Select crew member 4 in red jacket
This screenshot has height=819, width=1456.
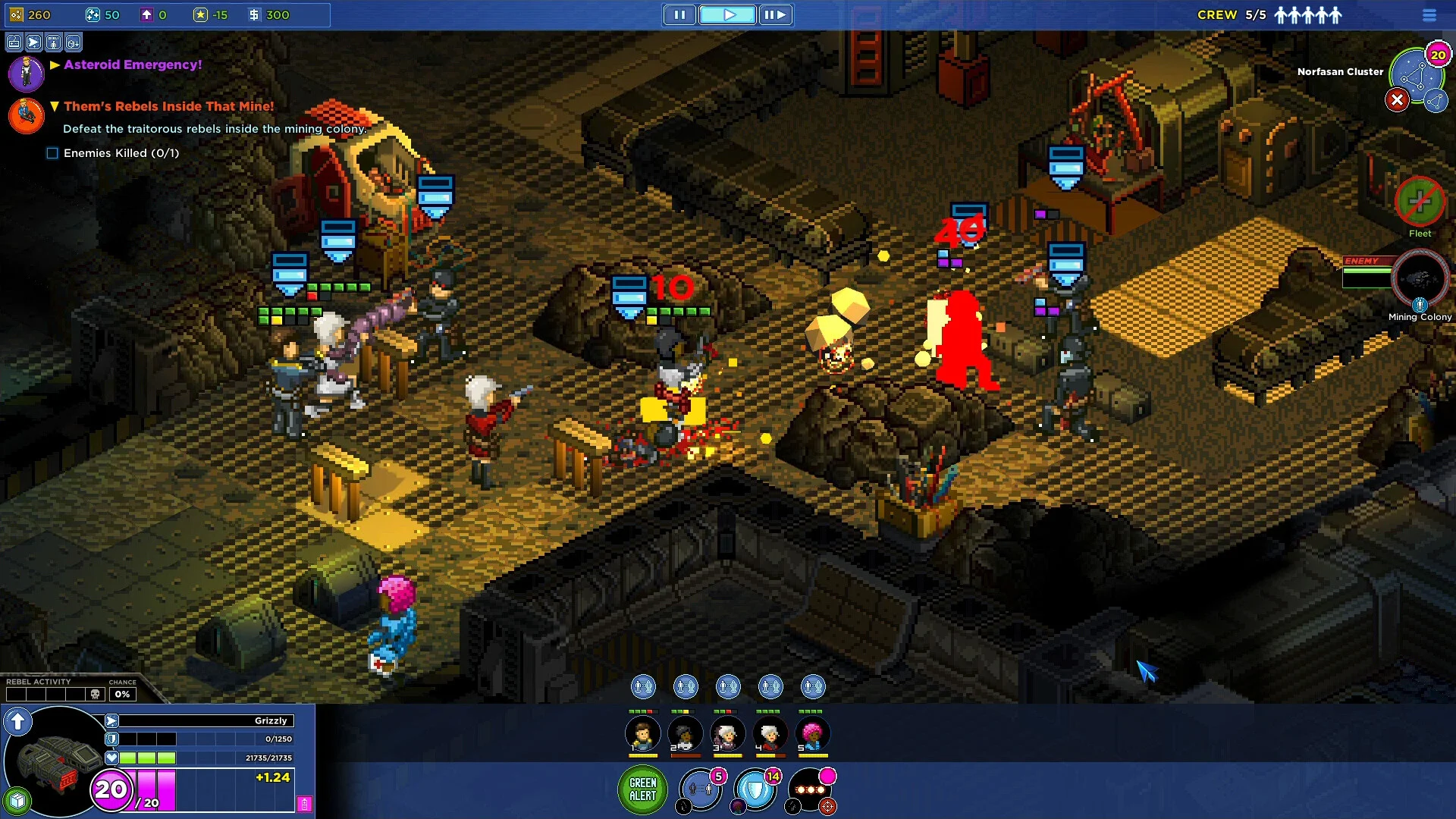tap(770, 734)
